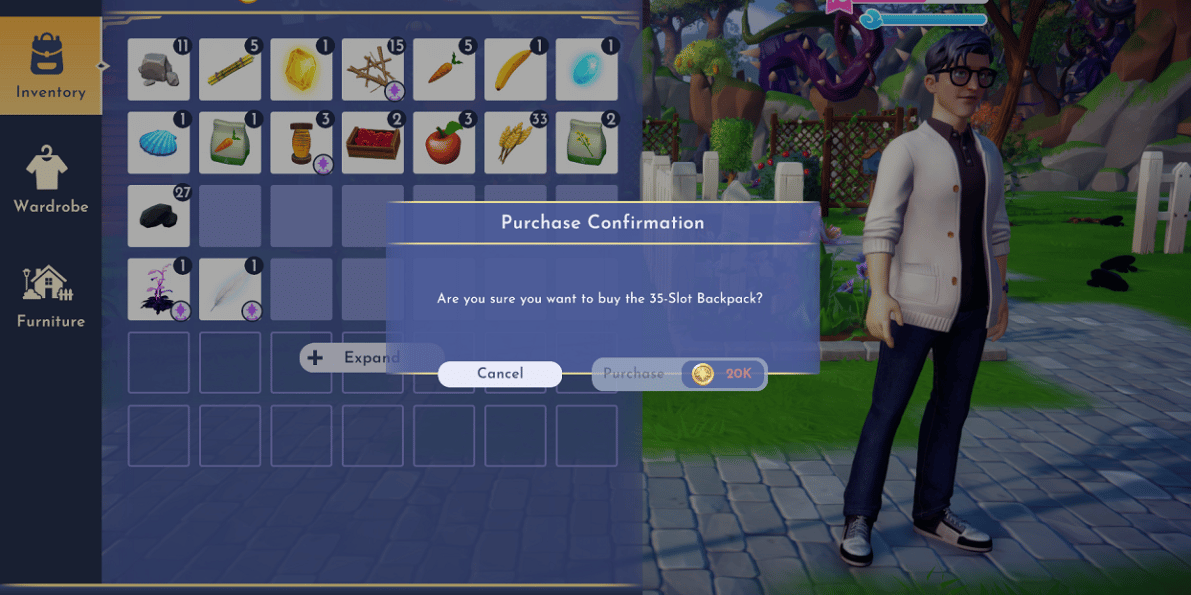Image resolution: width=1191 pixels, height=595 pixels.
Task: Select the spool of thread slot
Action: click(301, 143)
